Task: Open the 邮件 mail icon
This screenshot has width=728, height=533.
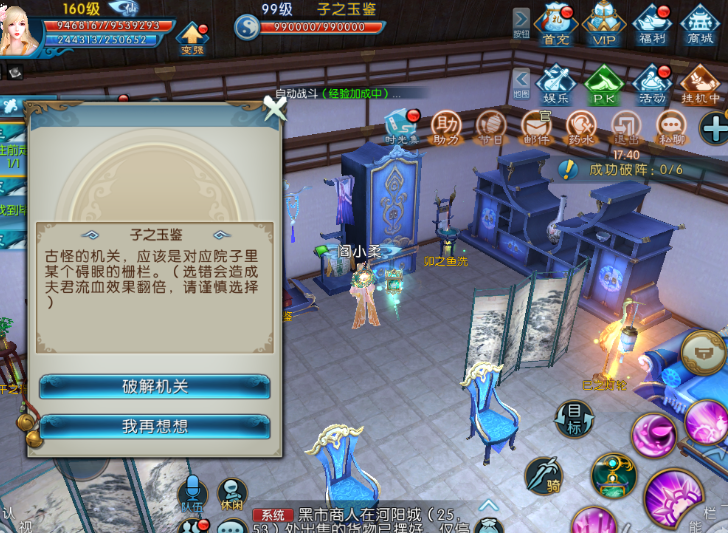Action: coord(537,127)
